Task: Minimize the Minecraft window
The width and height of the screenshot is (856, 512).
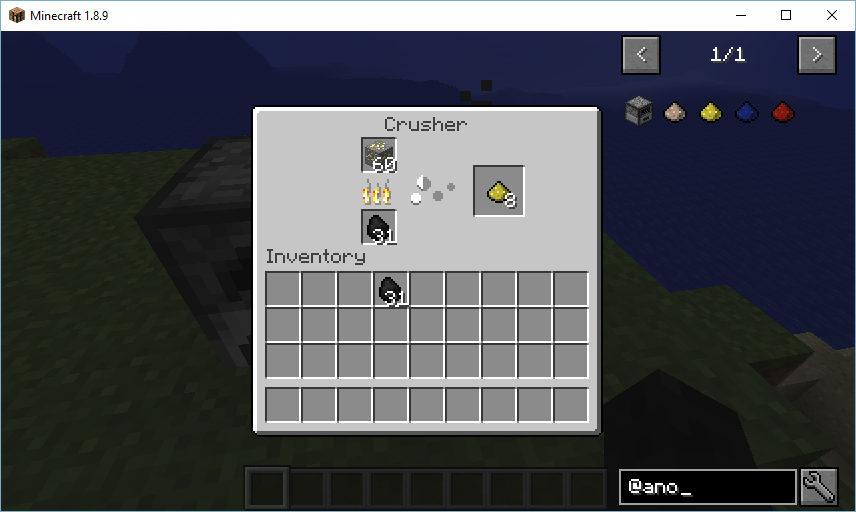Action: click(x=740, y=15)
